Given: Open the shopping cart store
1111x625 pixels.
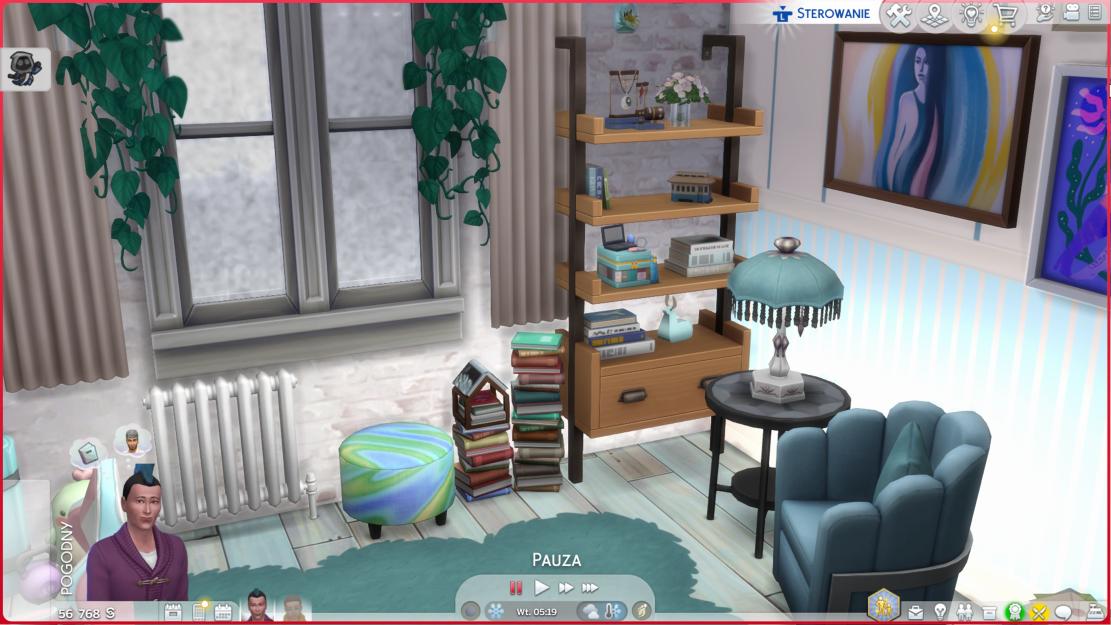Looking at the screenshot, I should pos(1007,16).
